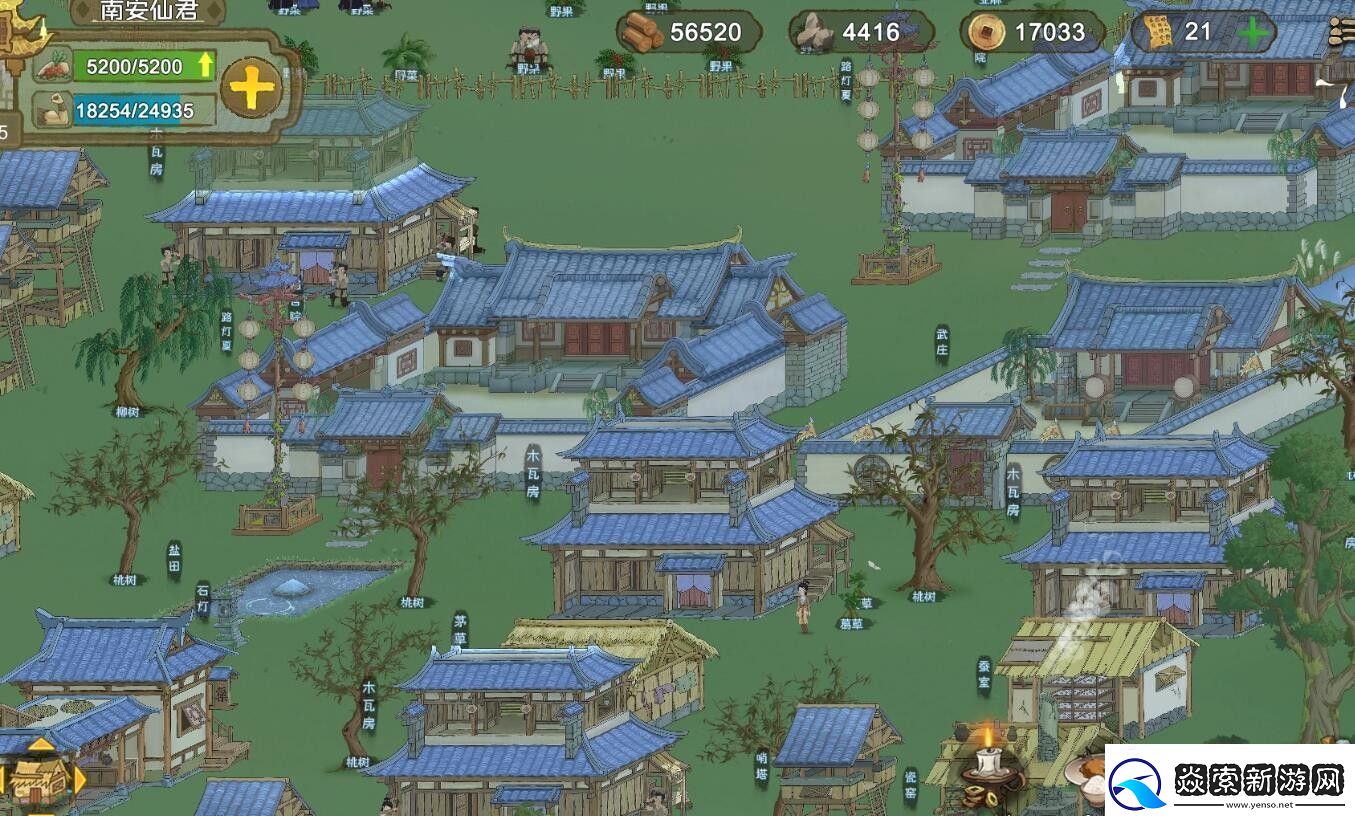Open the yenso.net watermark logo
1355x816 pixels.
pos(1230,780)
